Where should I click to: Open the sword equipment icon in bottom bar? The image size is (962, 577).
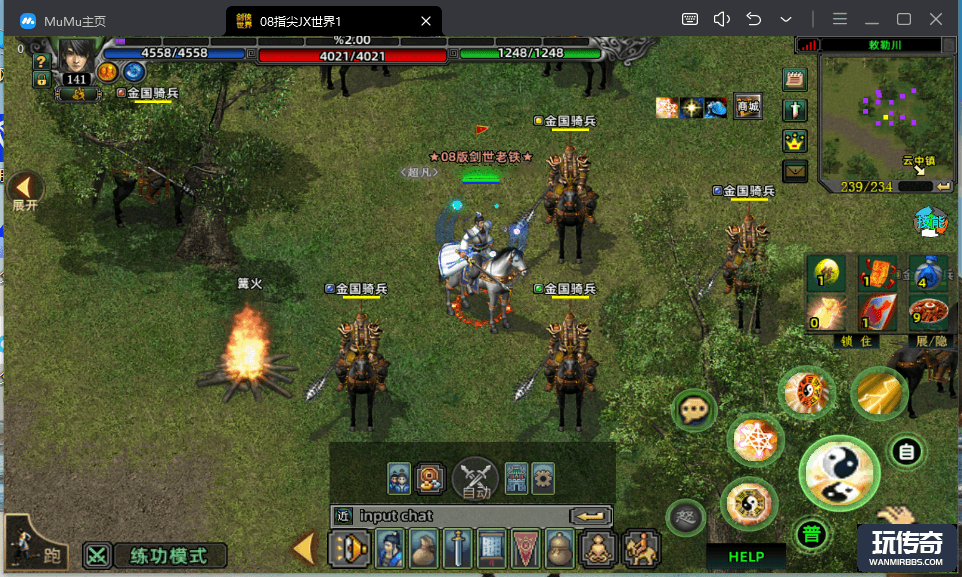tap(457, 549)
